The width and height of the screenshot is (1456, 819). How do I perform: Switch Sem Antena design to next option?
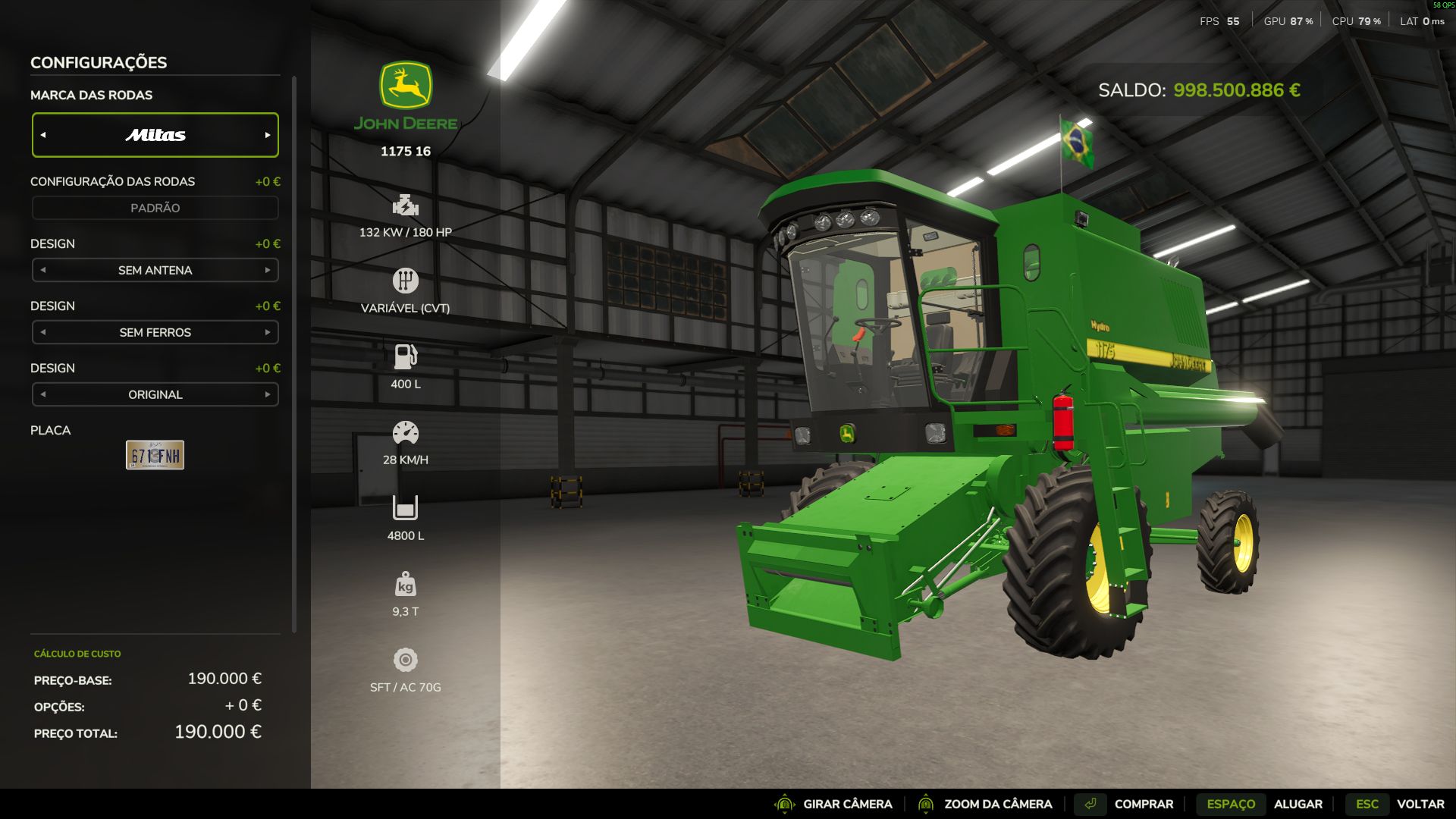click(268, 270)
